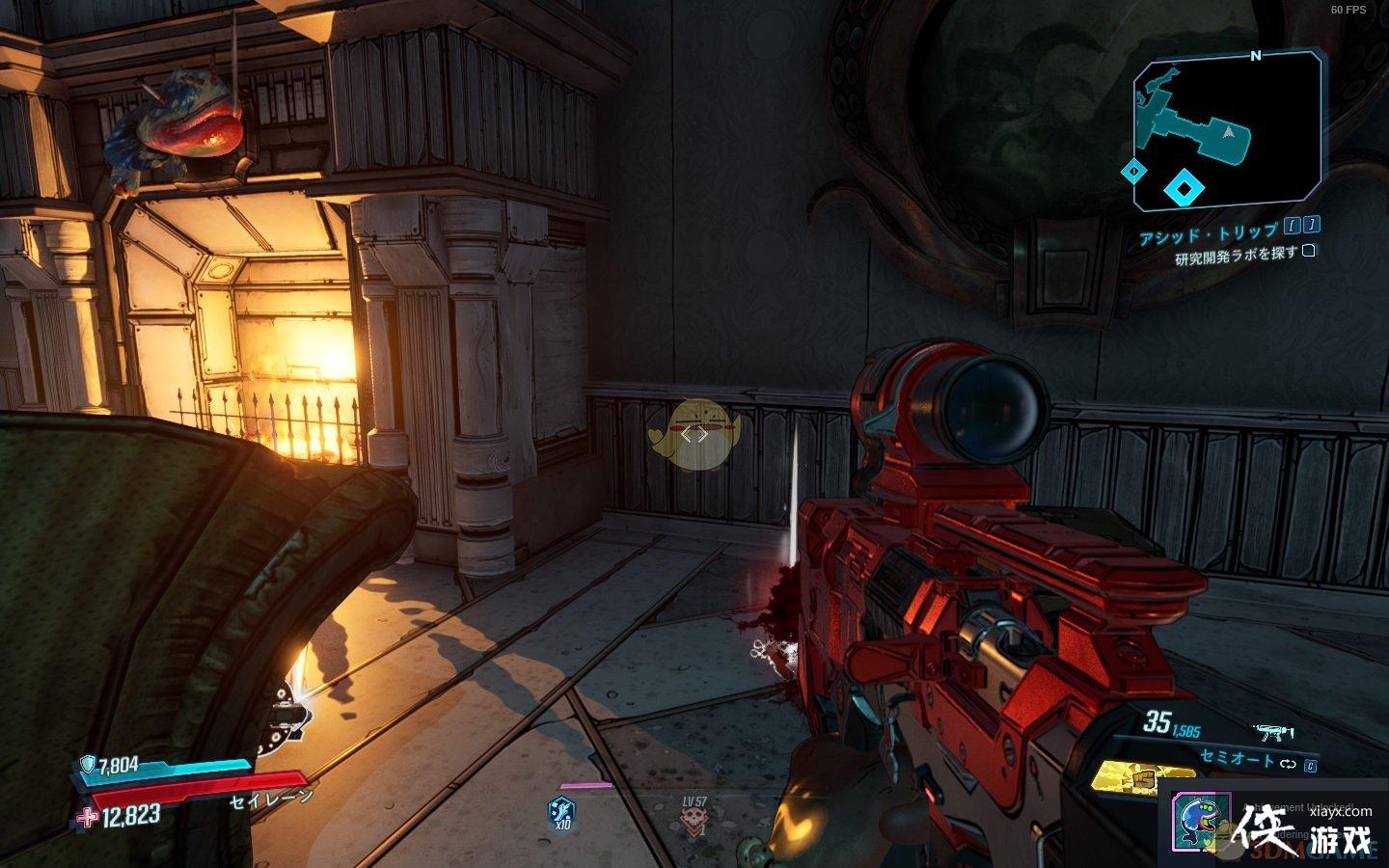Tick the 研究開発ラボを探す objective checkbox
This screenshot has height=868, width=1389.
tap(1309, 252)
